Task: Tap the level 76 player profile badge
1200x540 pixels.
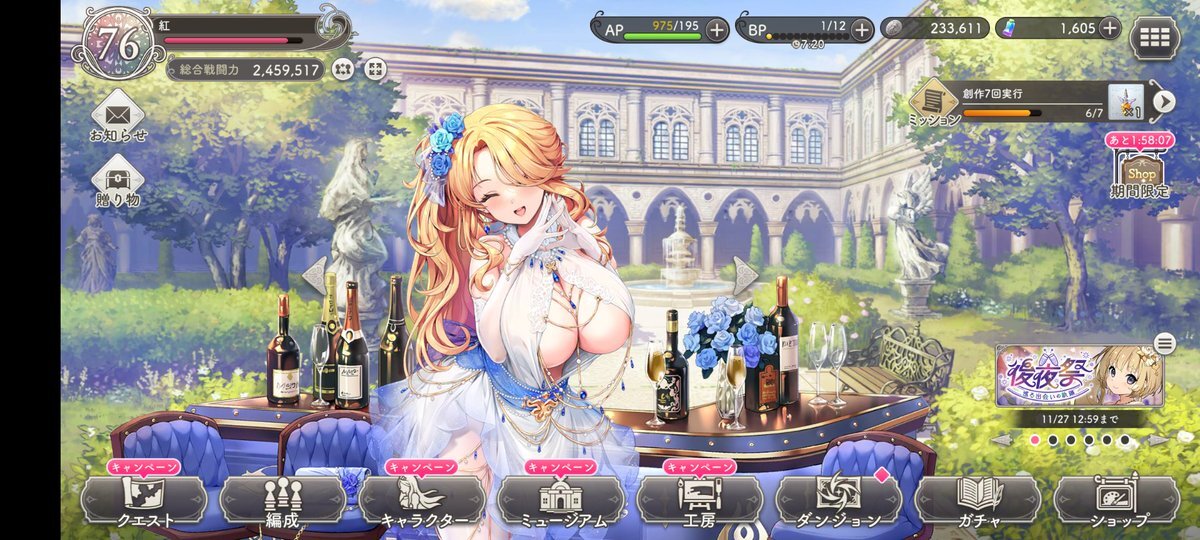Action: point(117,43)
